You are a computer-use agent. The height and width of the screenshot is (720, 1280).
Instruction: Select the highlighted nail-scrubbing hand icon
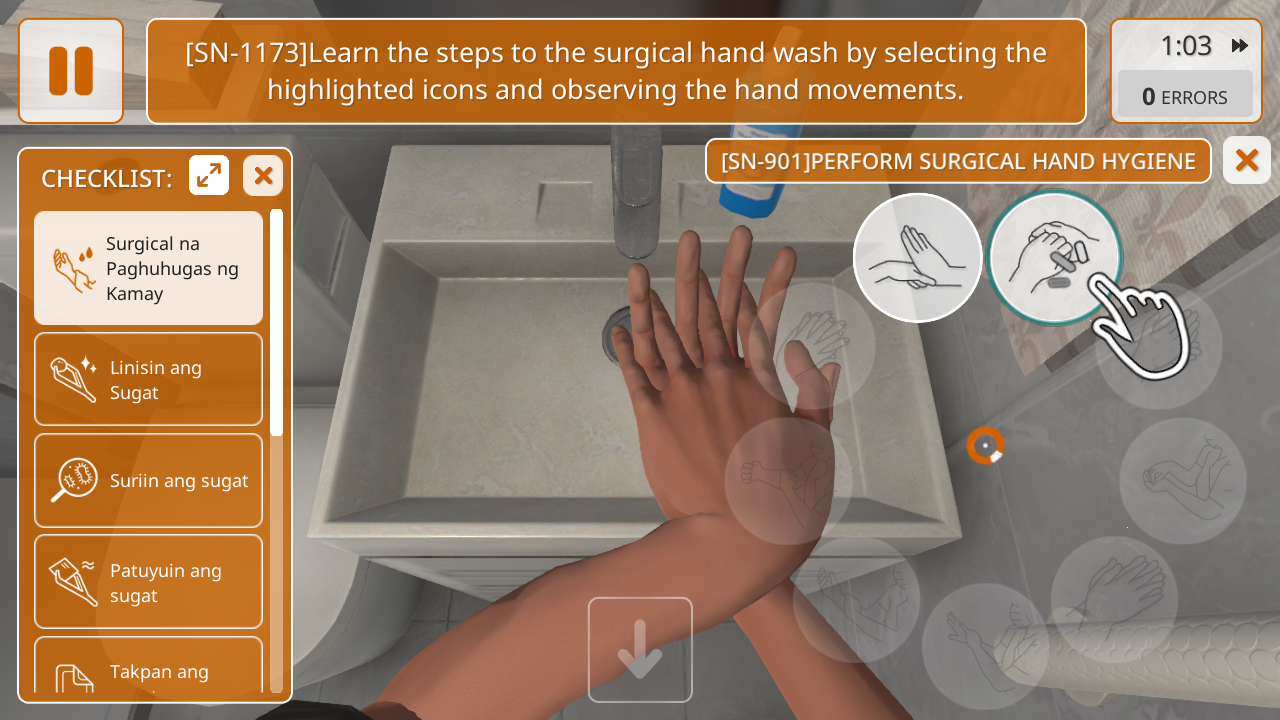tap(1054, 258)
